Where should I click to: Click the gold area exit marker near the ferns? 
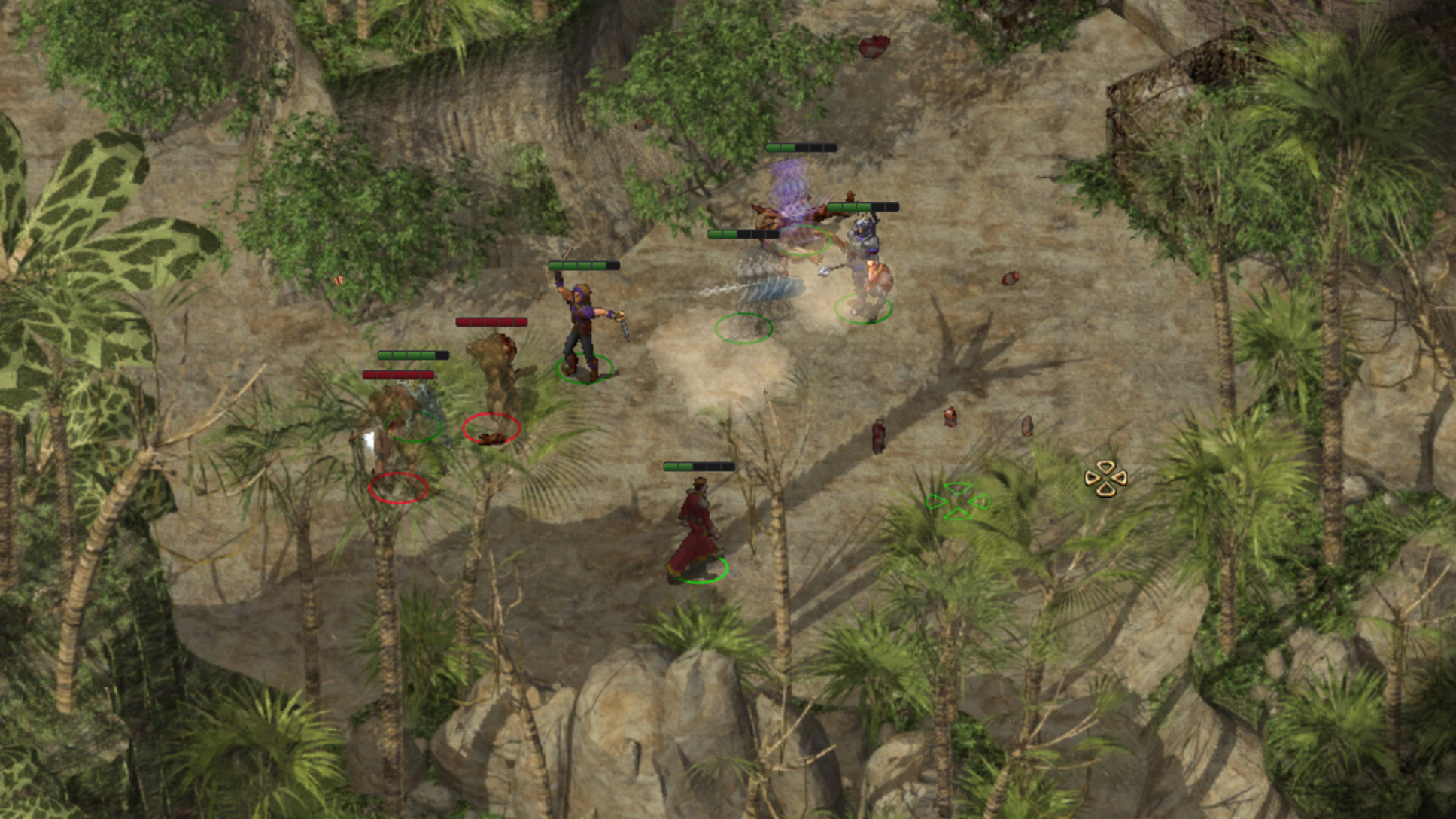click(x=1105, y=477)
